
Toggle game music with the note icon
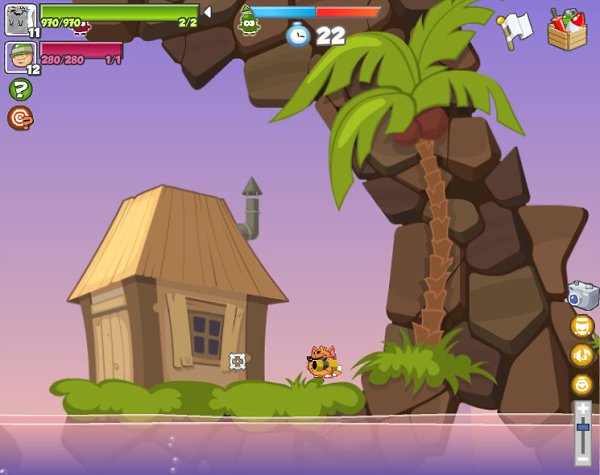(x=582, y=354)
